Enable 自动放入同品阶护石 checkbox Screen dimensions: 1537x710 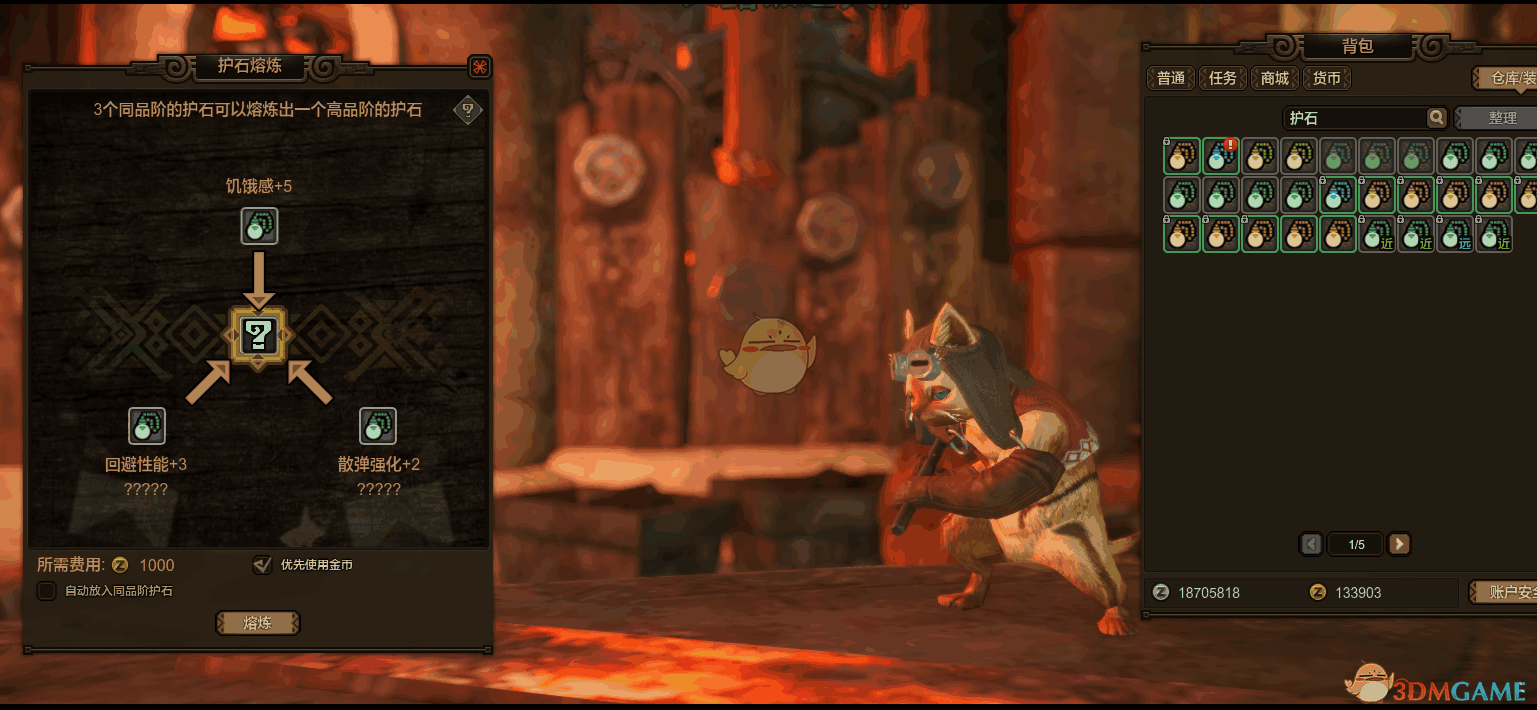(46, 591)
